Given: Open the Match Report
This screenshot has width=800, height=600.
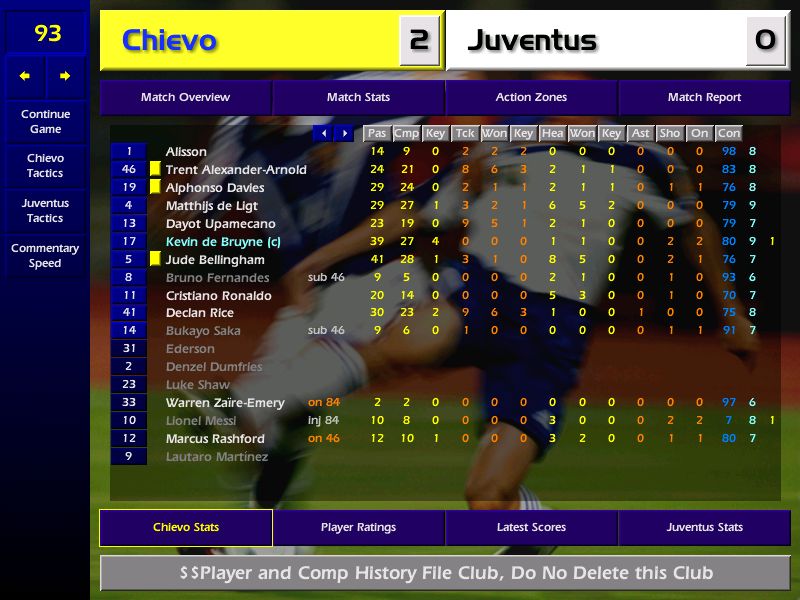Looking at the screenshot, I should click(x=704, y=98).
